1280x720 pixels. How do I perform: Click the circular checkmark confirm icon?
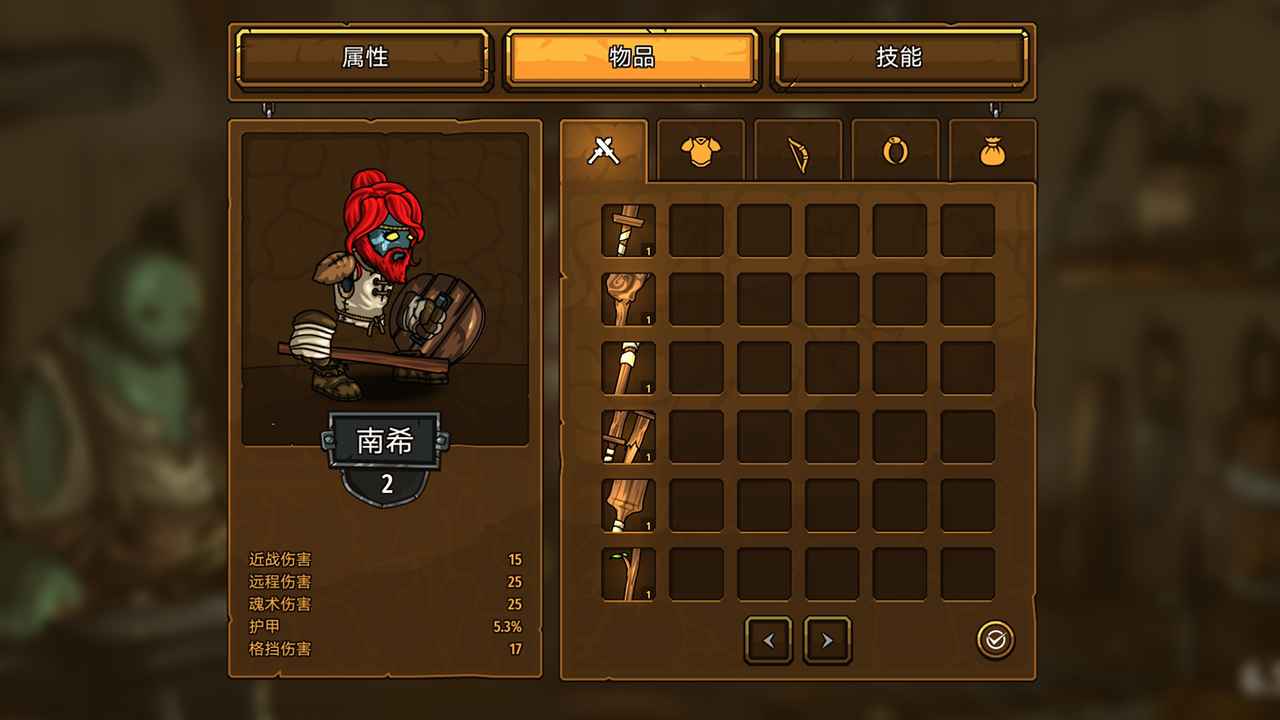pos(994,640)
